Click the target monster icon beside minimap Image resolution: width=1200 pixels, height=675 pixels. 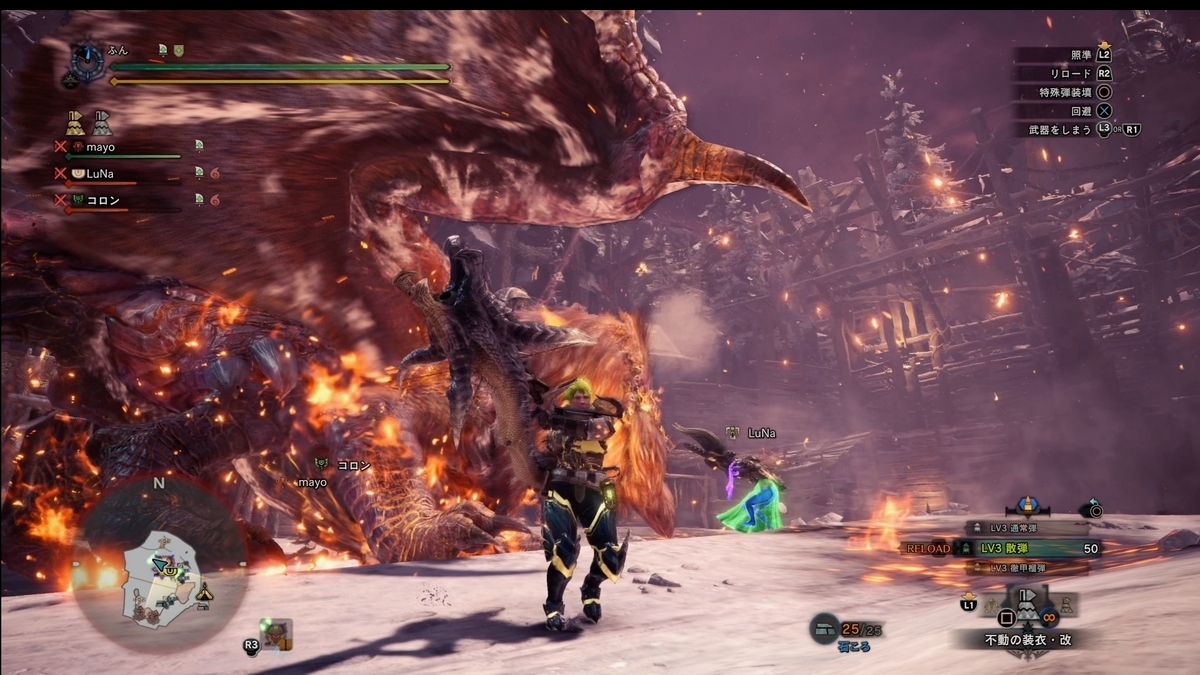click(274, 632)
